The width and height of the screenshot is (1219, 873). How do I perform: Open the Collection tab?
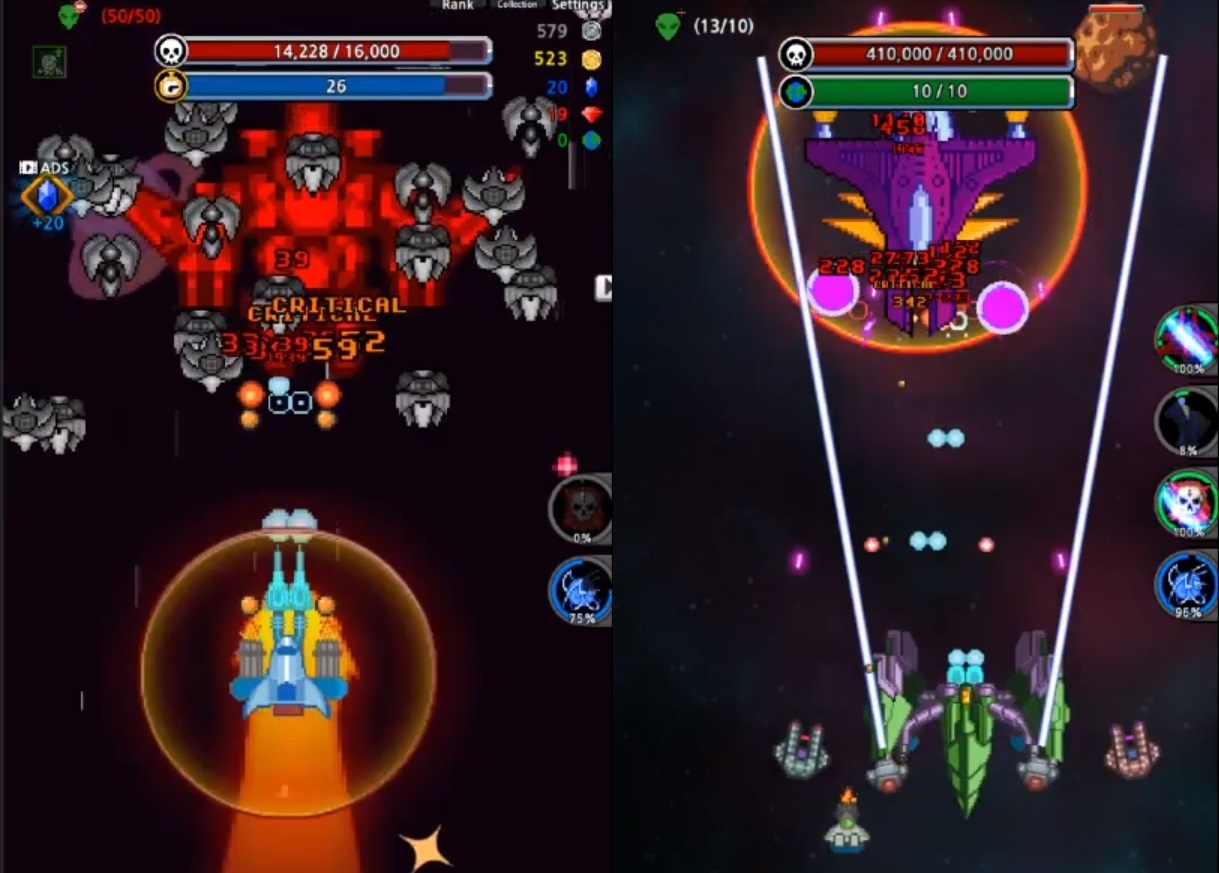click(517, 5)
